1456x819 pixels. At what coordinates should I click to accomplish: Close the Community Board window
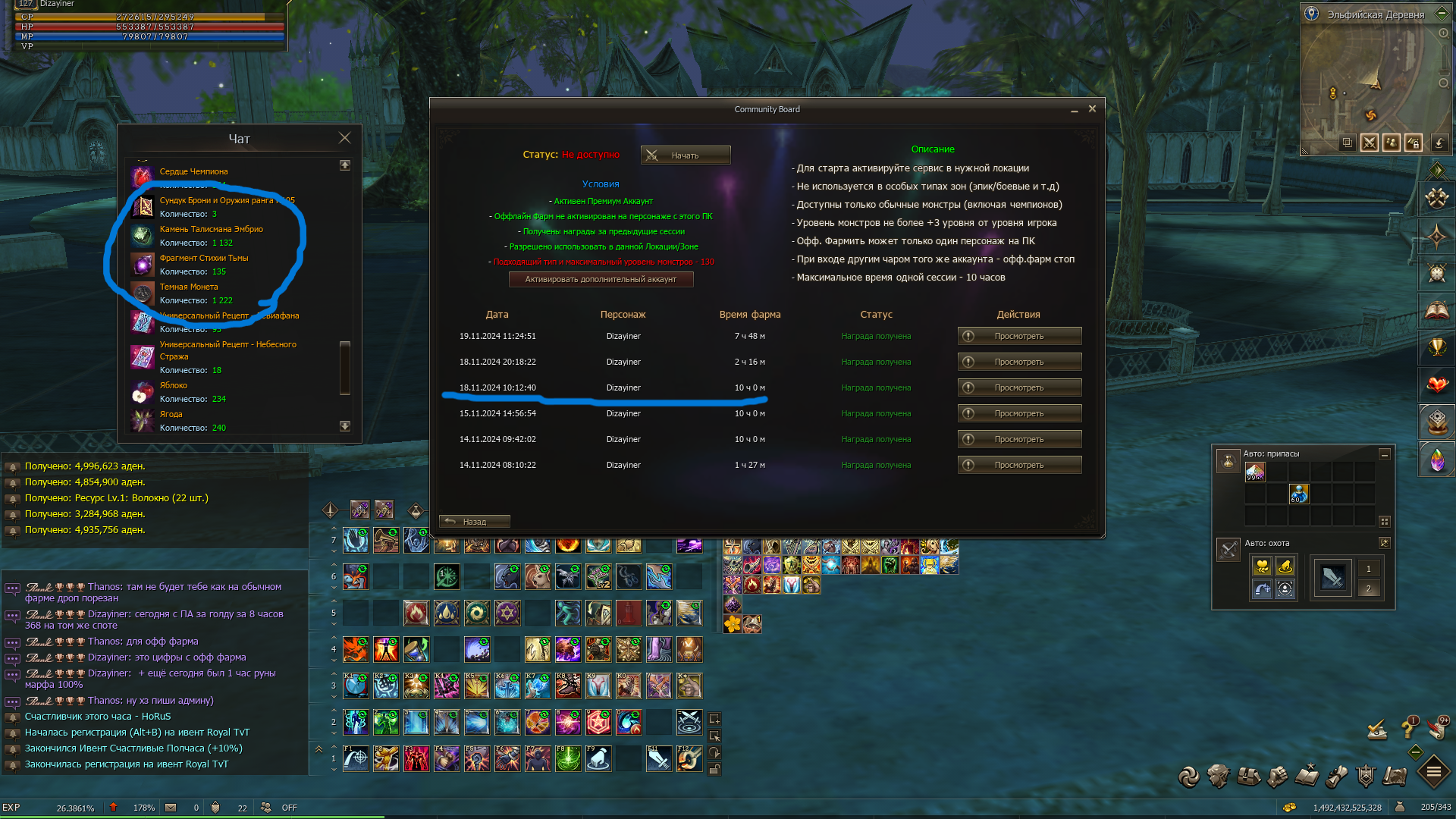click(1092, 109)
